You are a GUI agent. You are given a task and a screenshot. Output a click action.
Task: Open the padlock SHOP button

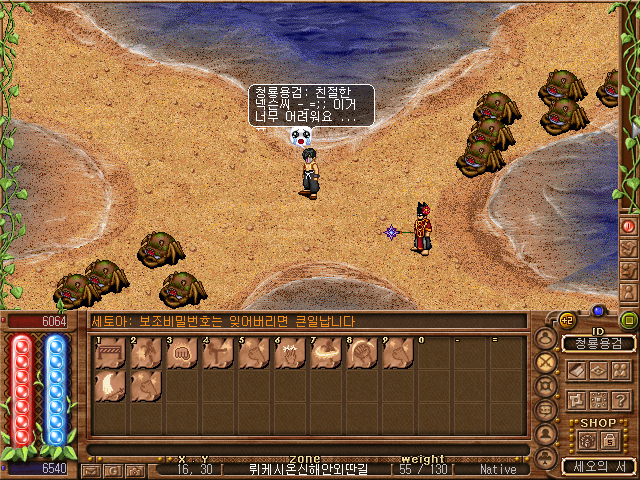pos(609,440)
